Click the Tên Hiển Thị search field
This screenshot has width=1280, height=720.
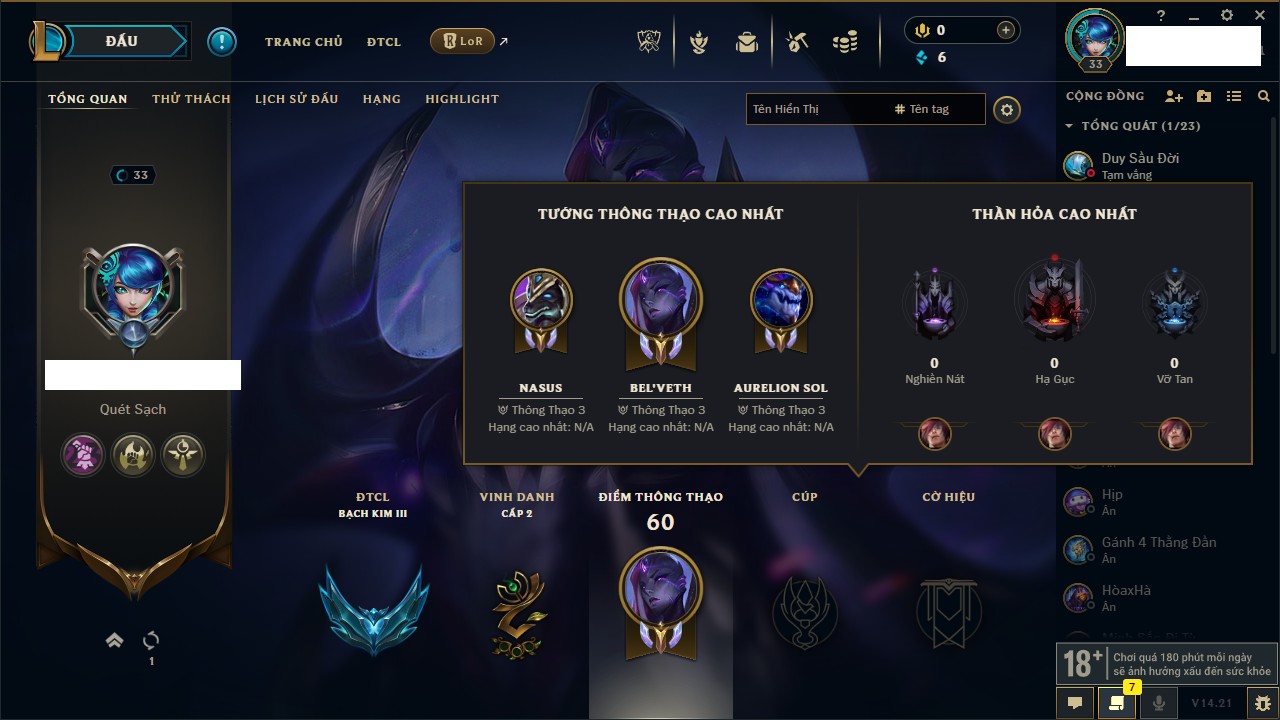coord(815,109)
